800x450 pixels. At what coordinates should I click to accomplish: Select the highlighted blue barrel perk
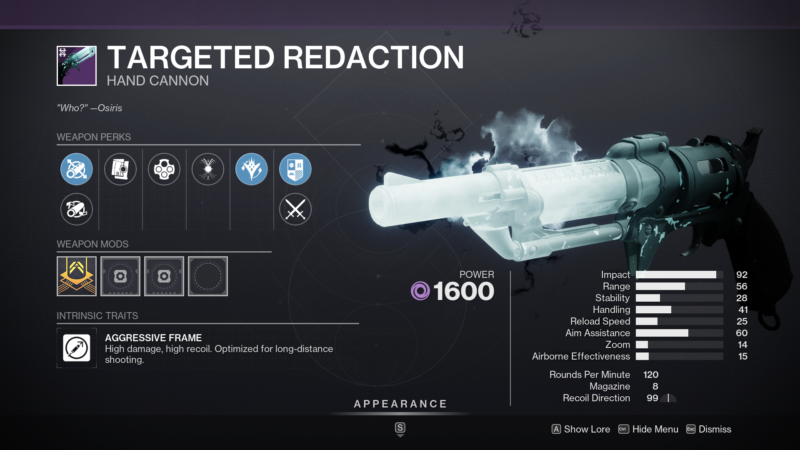77,169
